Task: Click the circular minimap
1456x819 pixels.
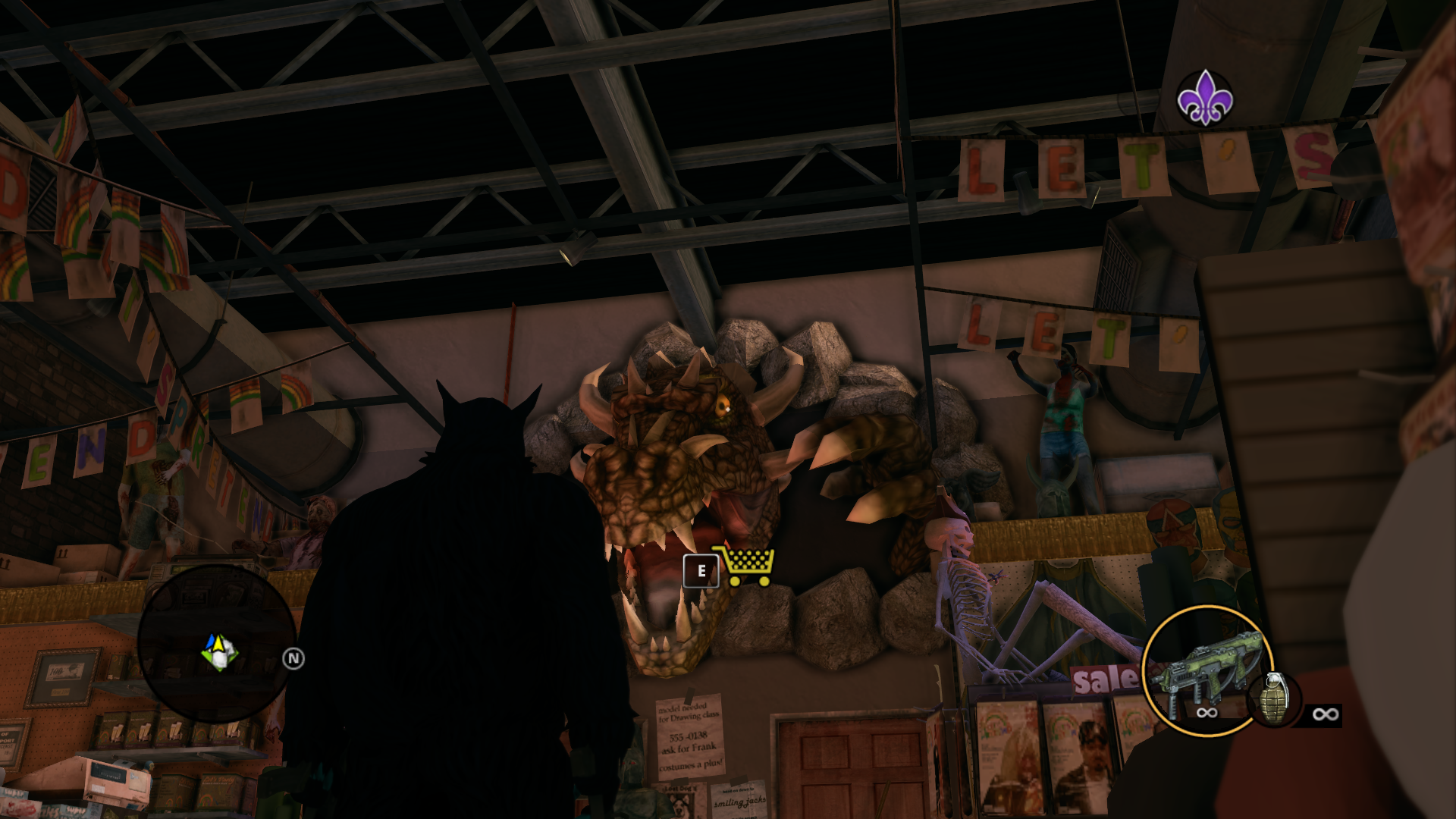Action: (x=217, y=645)
